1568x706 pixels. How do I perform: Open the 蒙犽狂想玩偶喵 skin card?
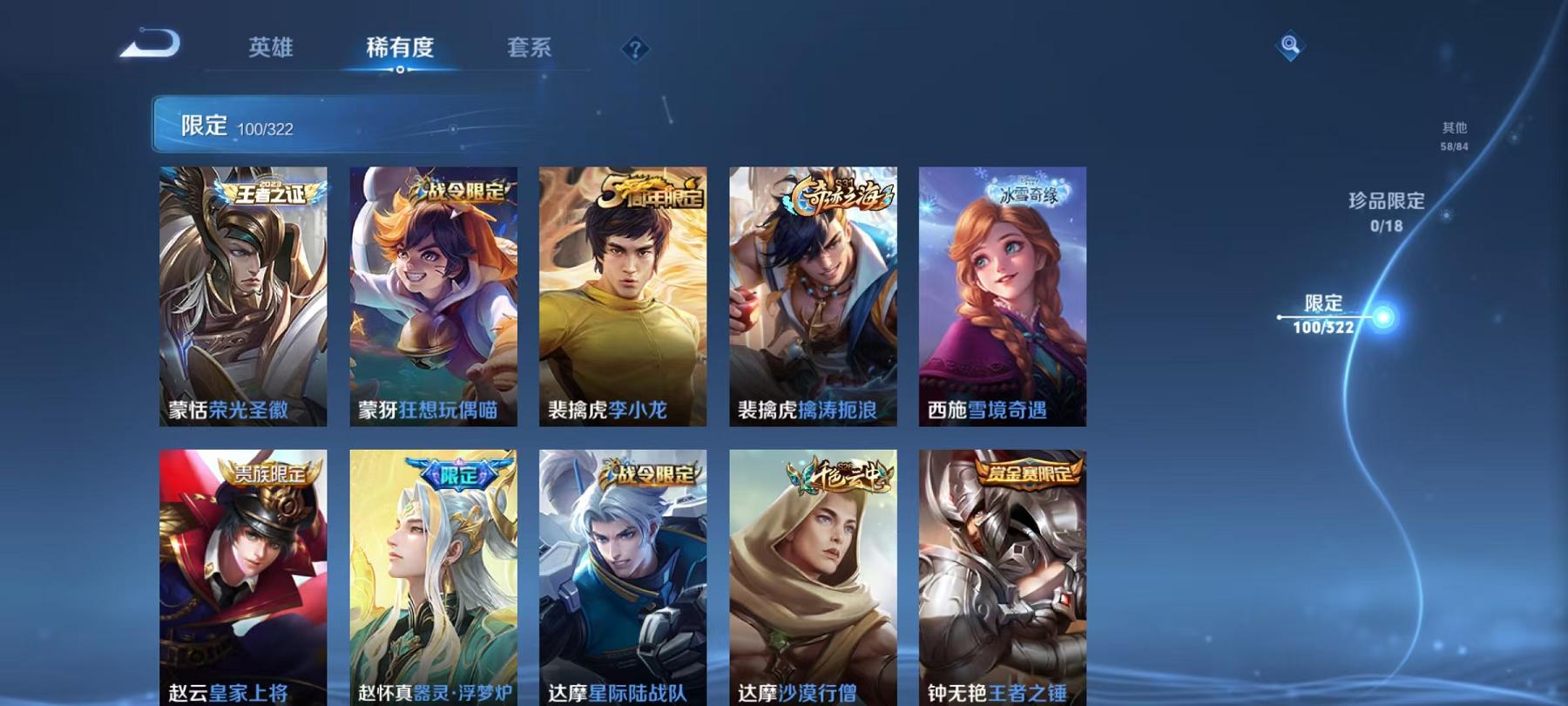click(434, 296)
